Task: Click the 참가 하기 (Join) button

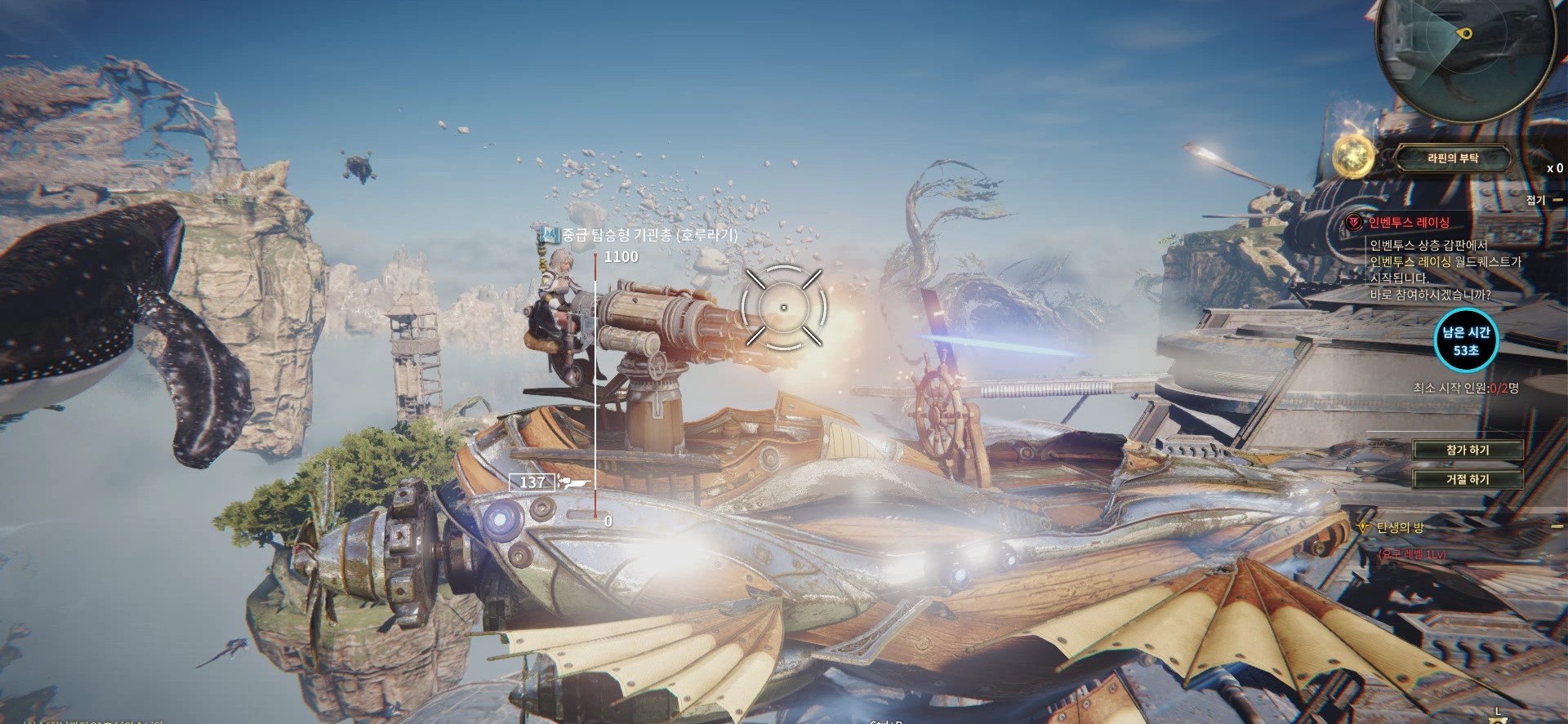Action: [1468, 451]
